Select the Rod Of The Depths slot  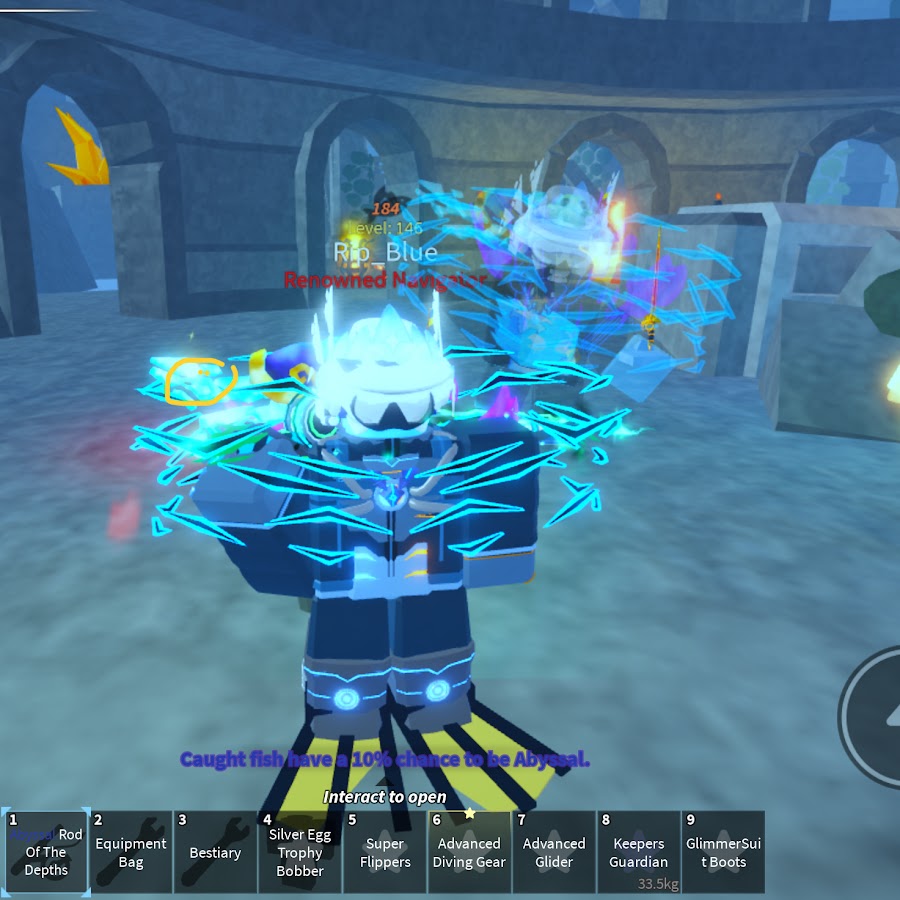(46, 852)
